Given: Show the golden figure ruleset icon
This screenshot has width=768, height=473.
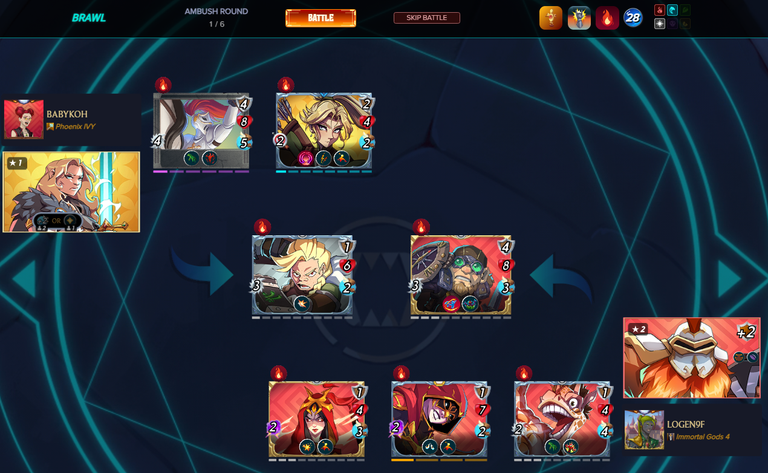Looking at the screenshot, I should pos(551,18).
